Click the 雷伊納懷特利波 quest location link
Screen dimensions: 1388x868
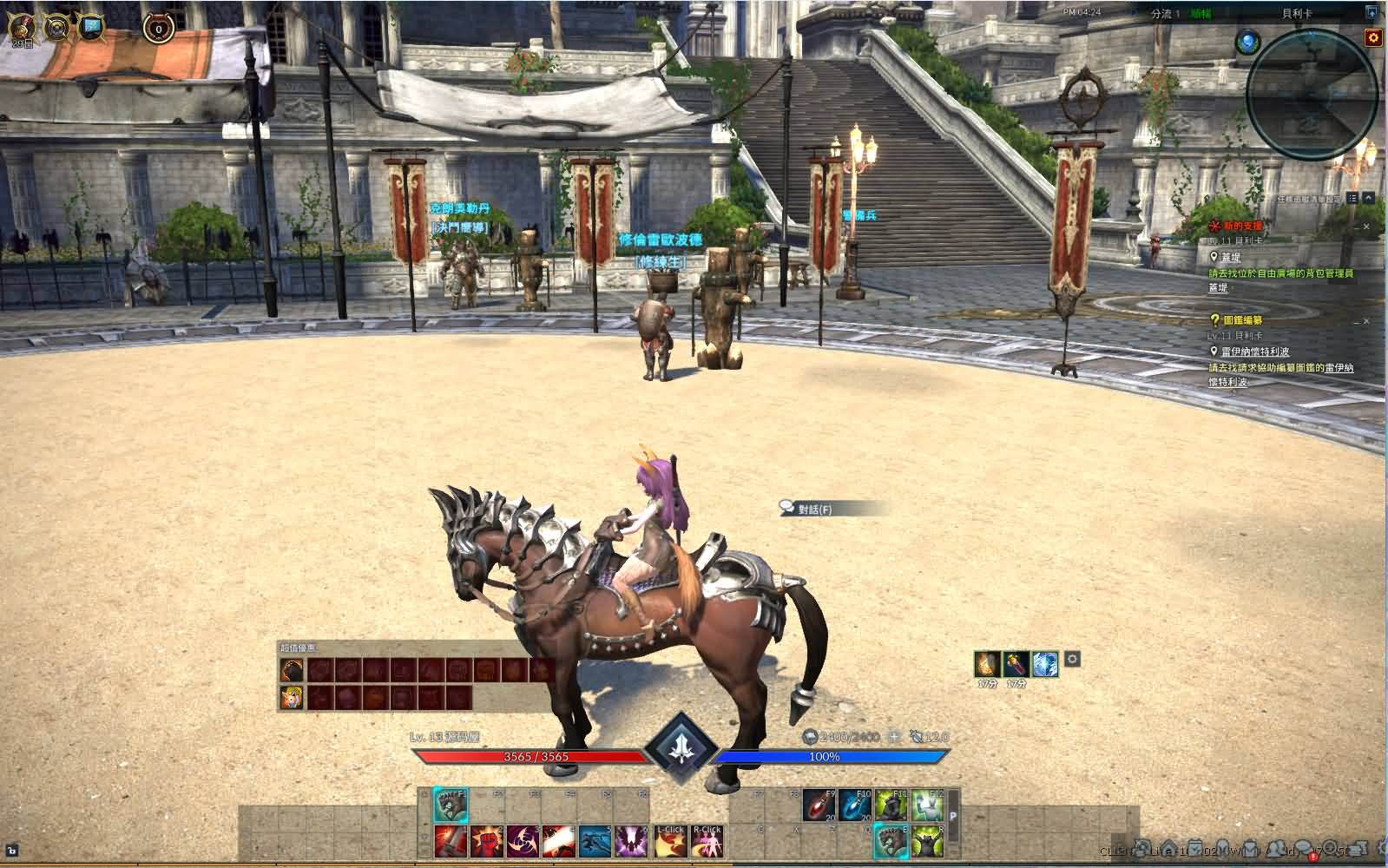point(1254,352)
